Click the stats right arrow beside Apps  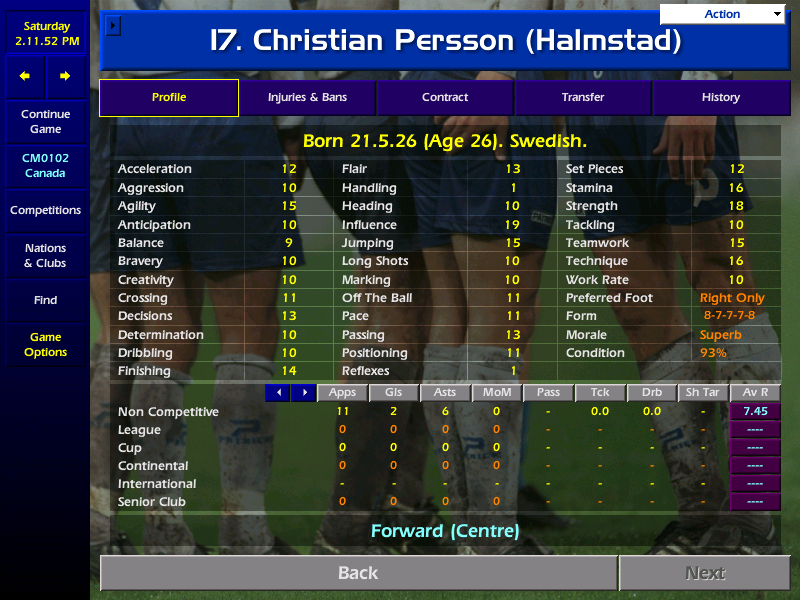tap(303, 393)
